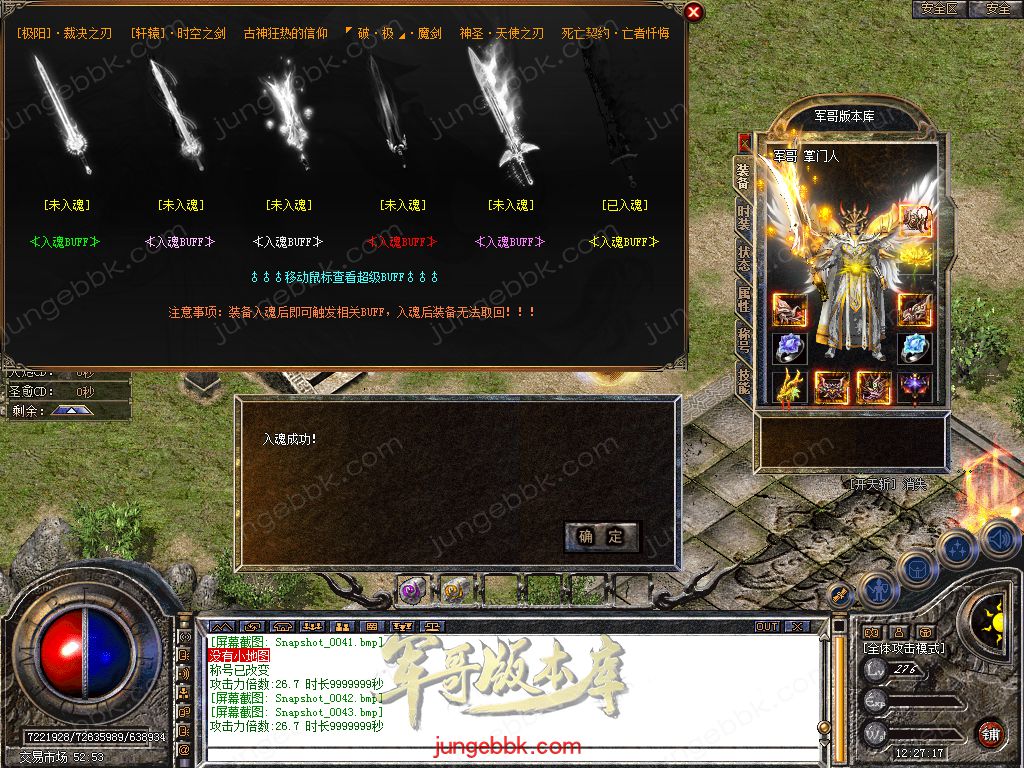Viewport: 1024px width, 768px height.
Task: Open the 技能 tab
Action: click(x=743, y=379)
